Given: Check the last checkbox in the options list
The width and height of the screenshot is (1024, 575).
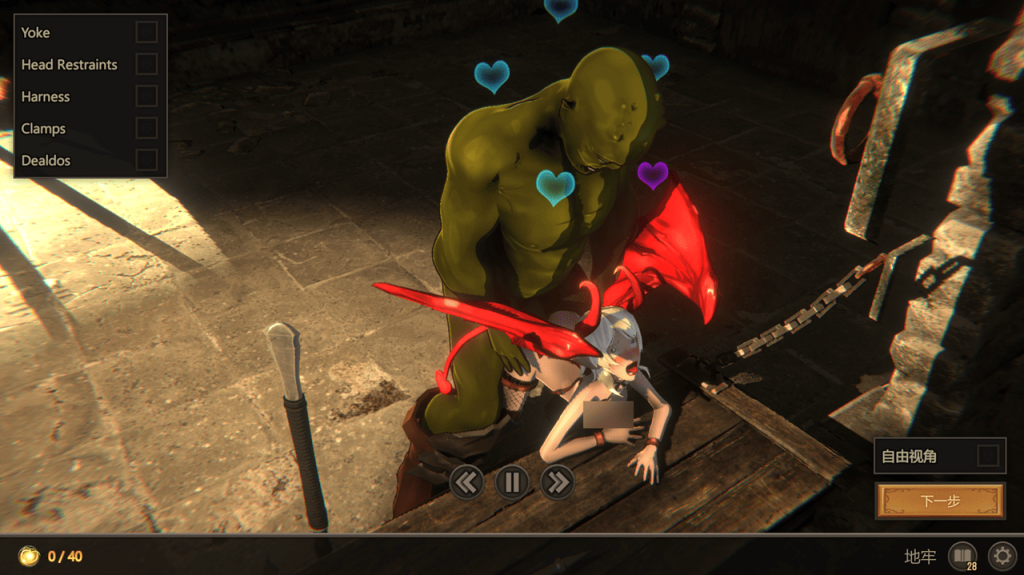Looking at the screenshot, I should click(x=146, y=160).
